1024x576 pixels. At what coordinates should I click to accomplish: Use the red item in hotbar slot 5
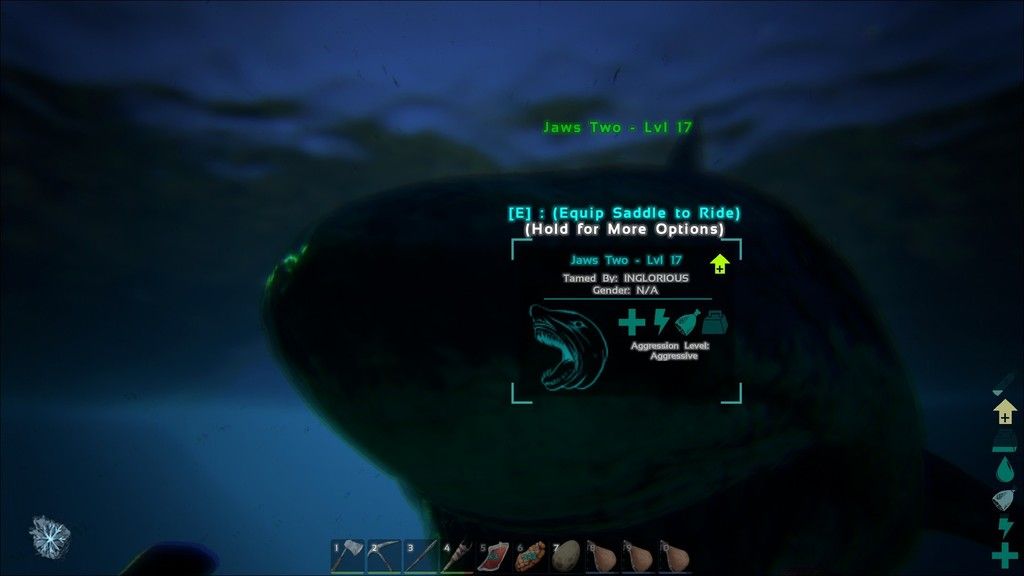tap(494, 556)
